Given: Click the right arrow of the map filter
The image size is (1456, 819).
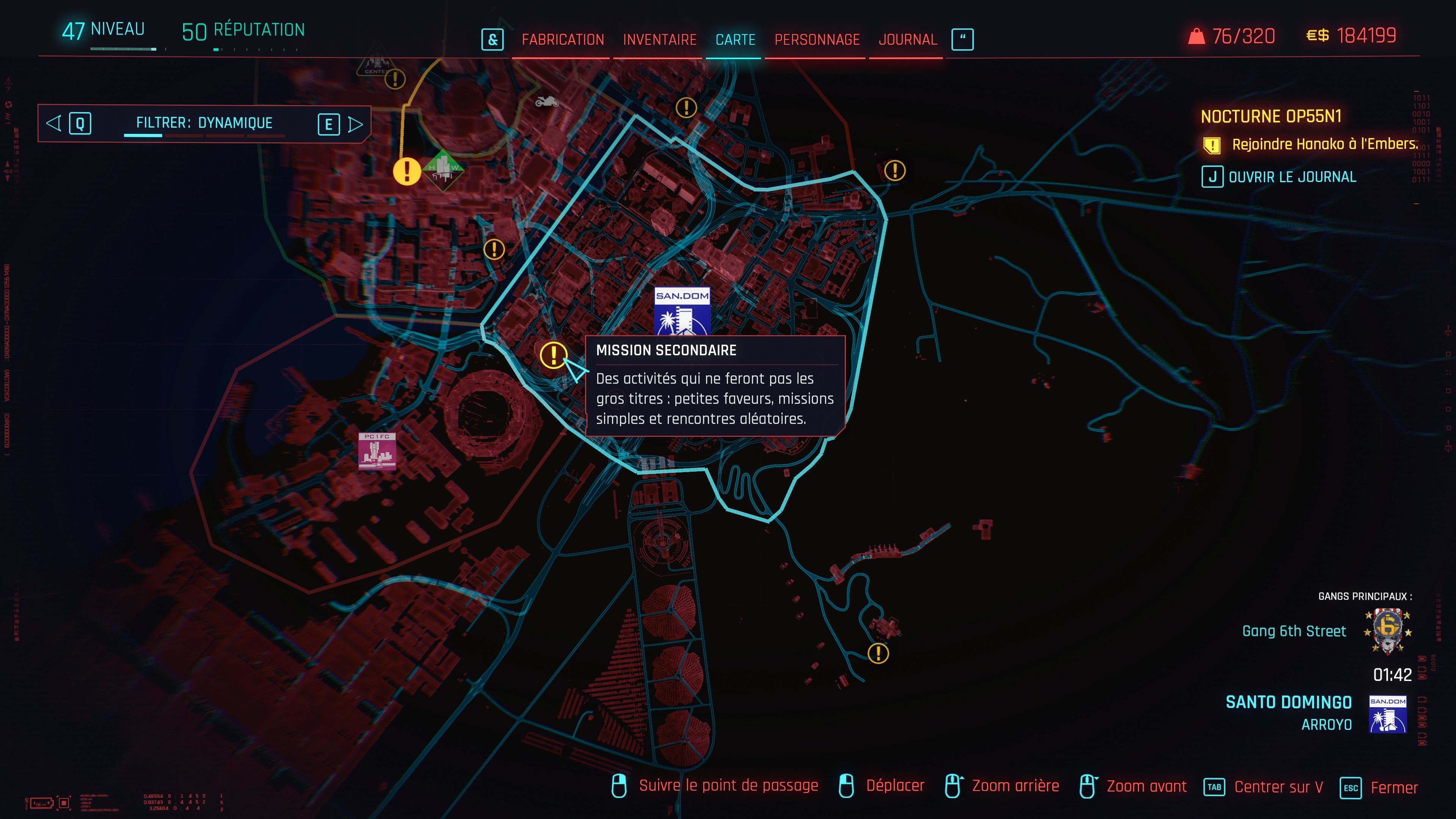Looking at the screenshot, I should click(356, 124).
